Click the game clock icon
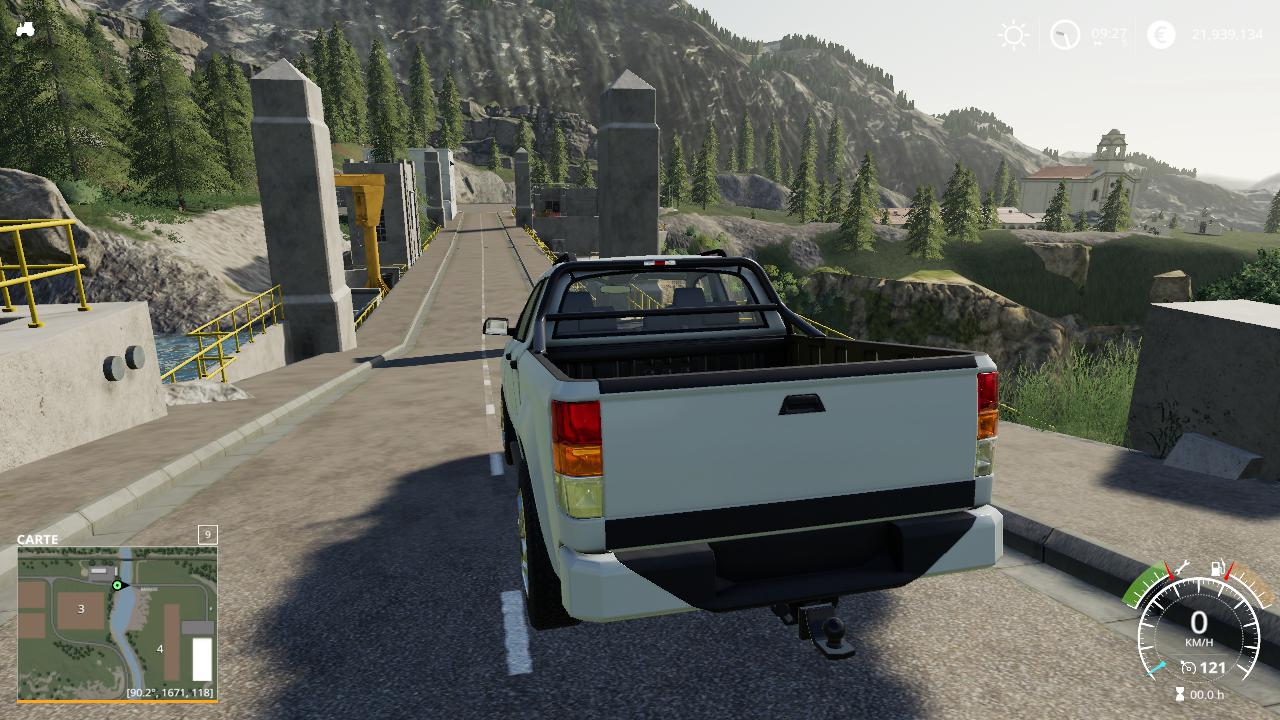 point(1065,35)
